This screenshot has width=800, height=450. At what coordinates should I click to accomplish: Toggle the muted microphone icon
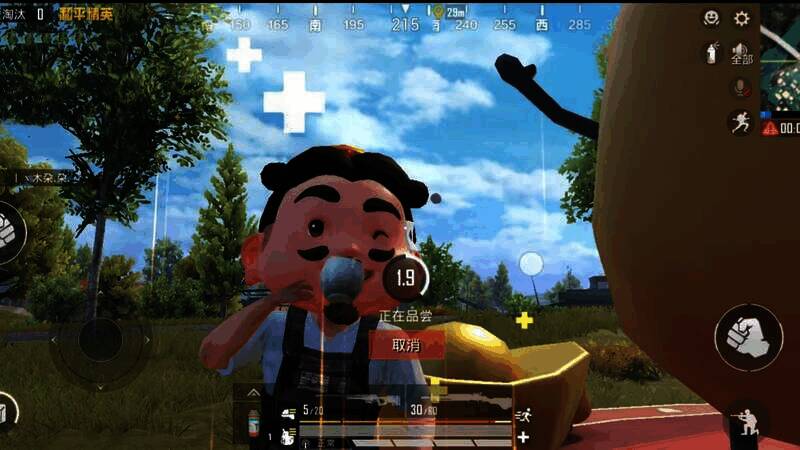click(741, 88)
